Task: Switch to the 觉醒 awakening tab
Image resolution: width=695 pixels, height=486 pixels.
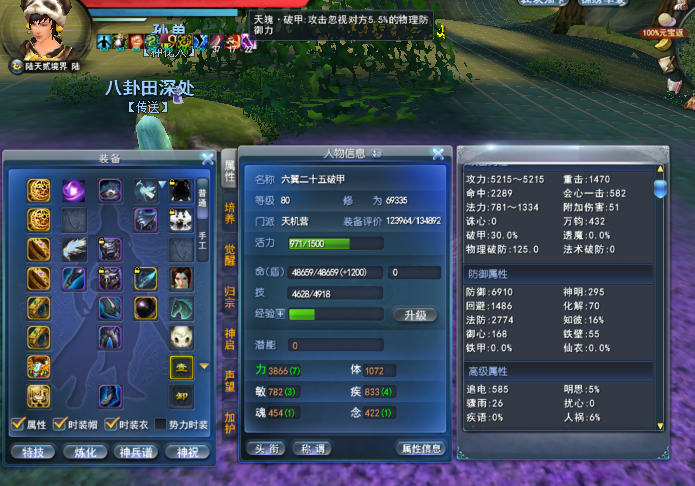Action: click(x=229, y=257)
